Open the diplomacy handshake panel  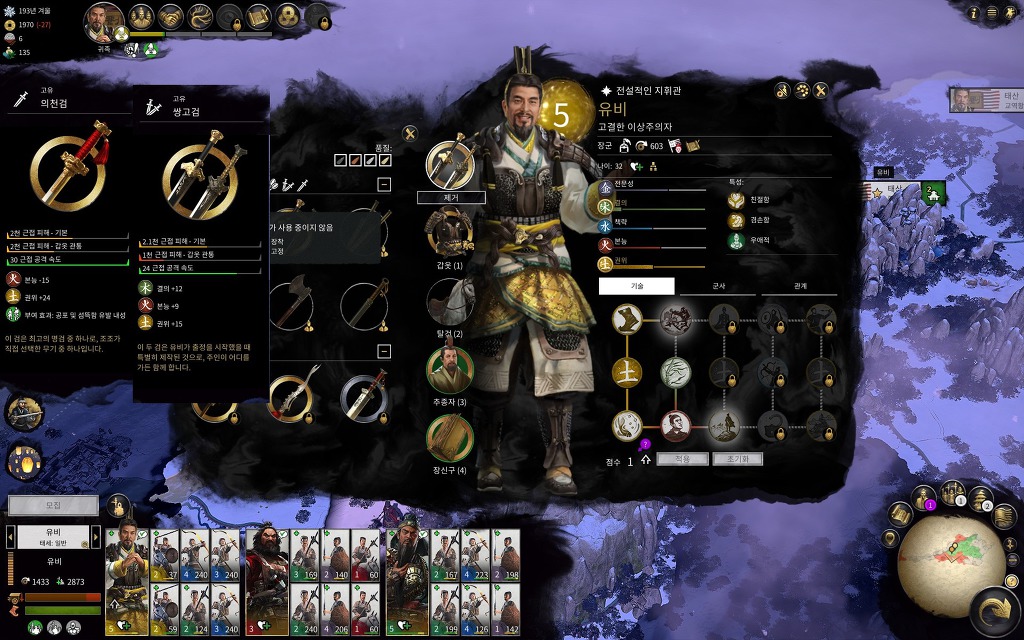pyautogui.click(x=172, y=17)
